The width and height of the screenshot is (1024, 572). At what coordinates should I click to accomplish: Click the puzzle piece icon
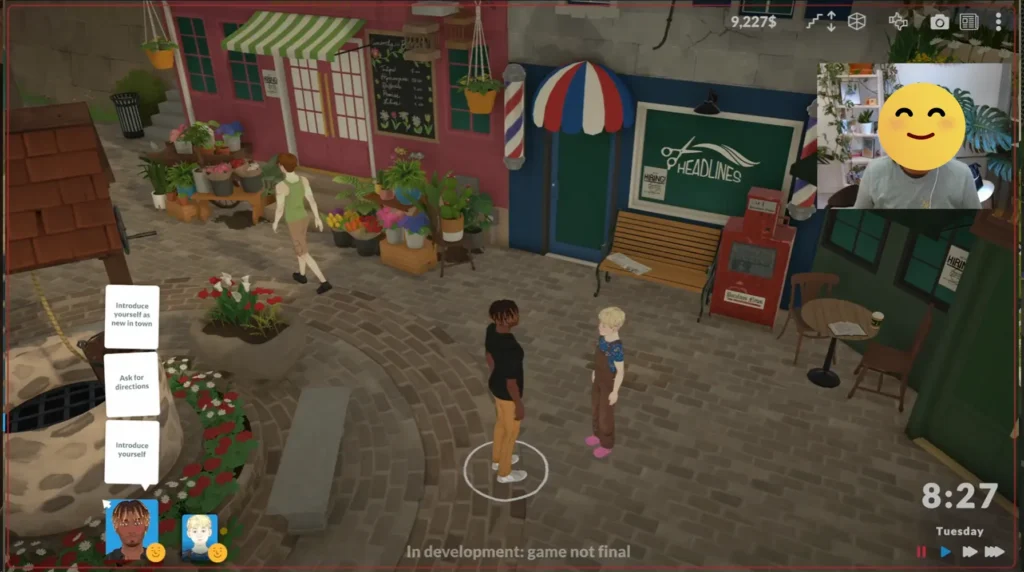point(900,21)
